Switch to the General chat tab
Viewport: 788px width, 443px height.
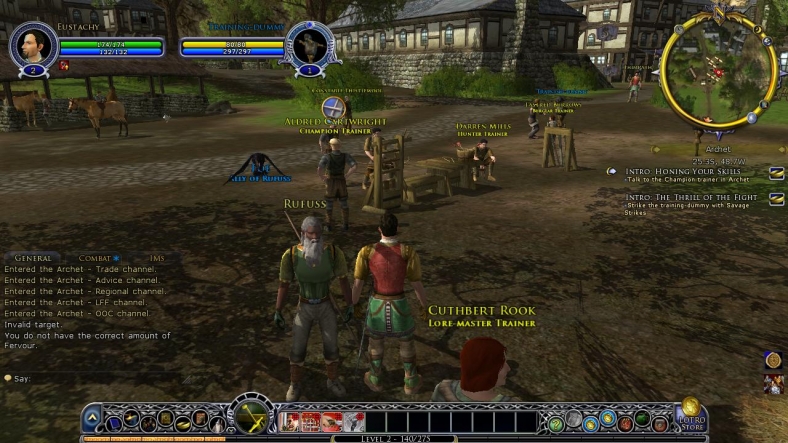coord(33,258)
